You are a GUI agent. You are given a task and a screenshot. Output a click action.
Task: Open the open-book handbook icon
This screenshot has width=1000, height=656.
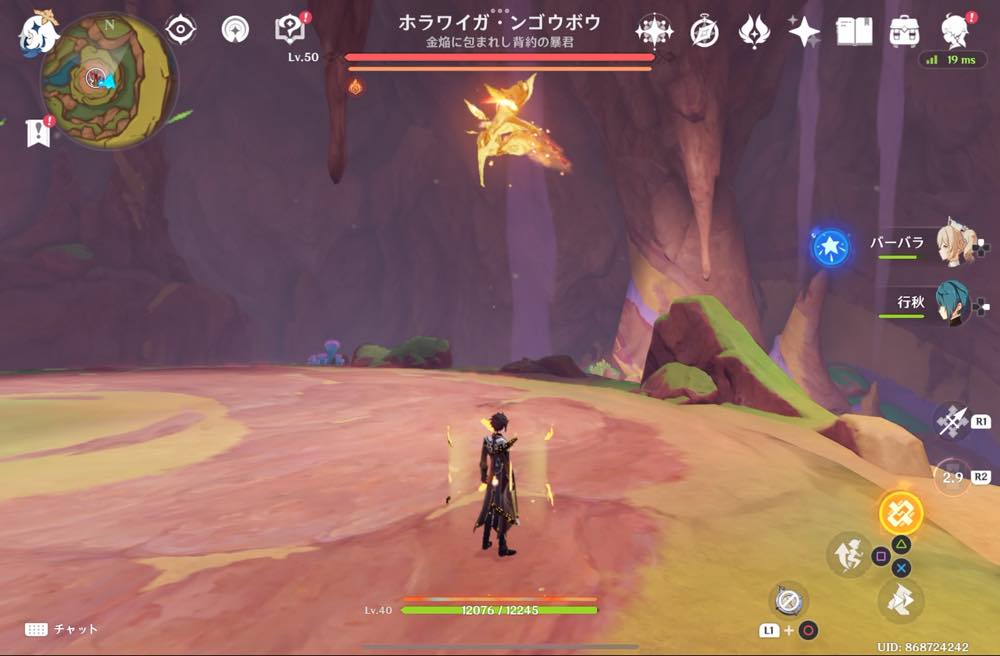[x=853, y=31]
